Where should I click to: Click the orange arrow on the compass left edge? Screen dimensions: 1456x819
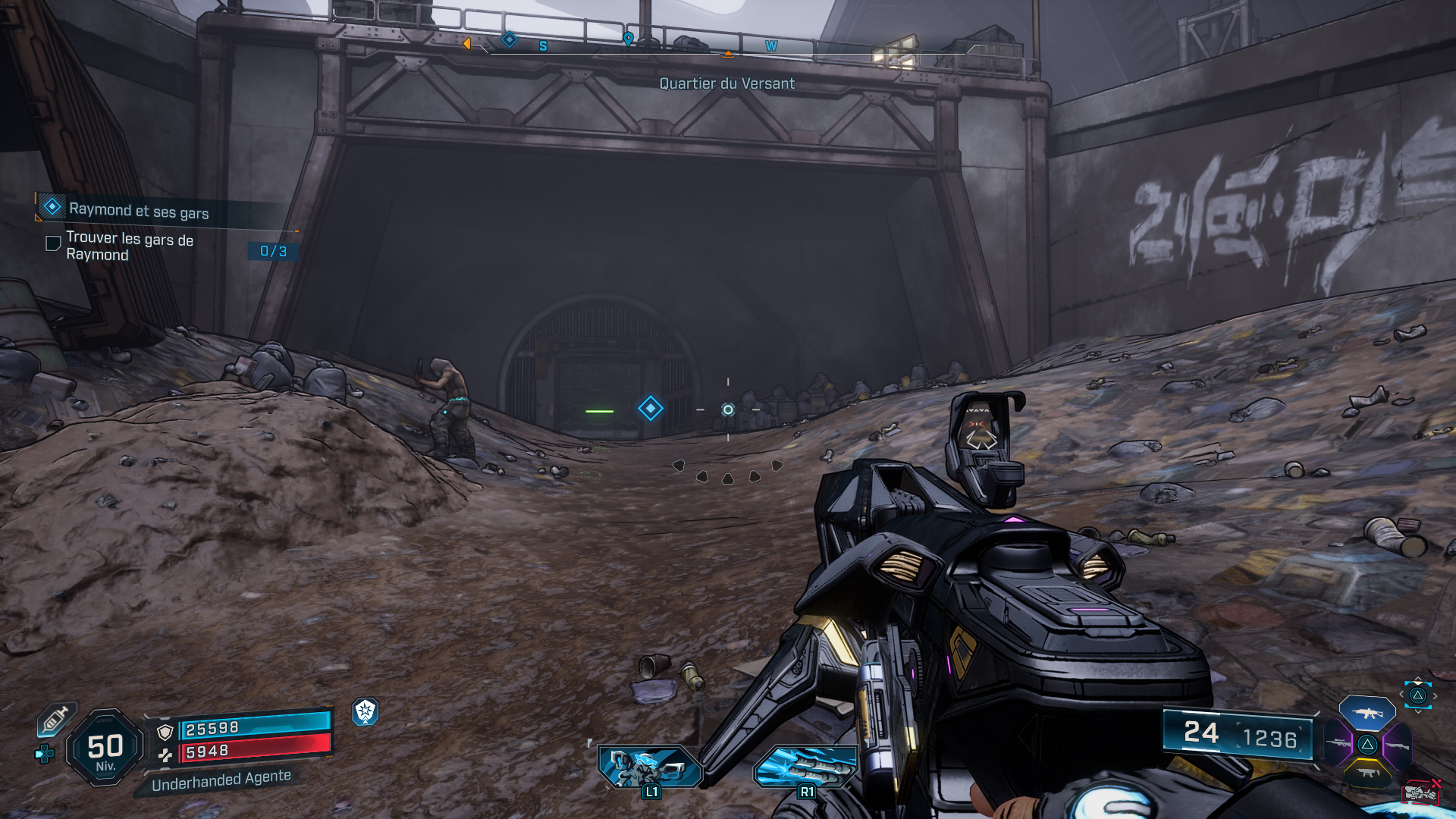tap(469, 44)
